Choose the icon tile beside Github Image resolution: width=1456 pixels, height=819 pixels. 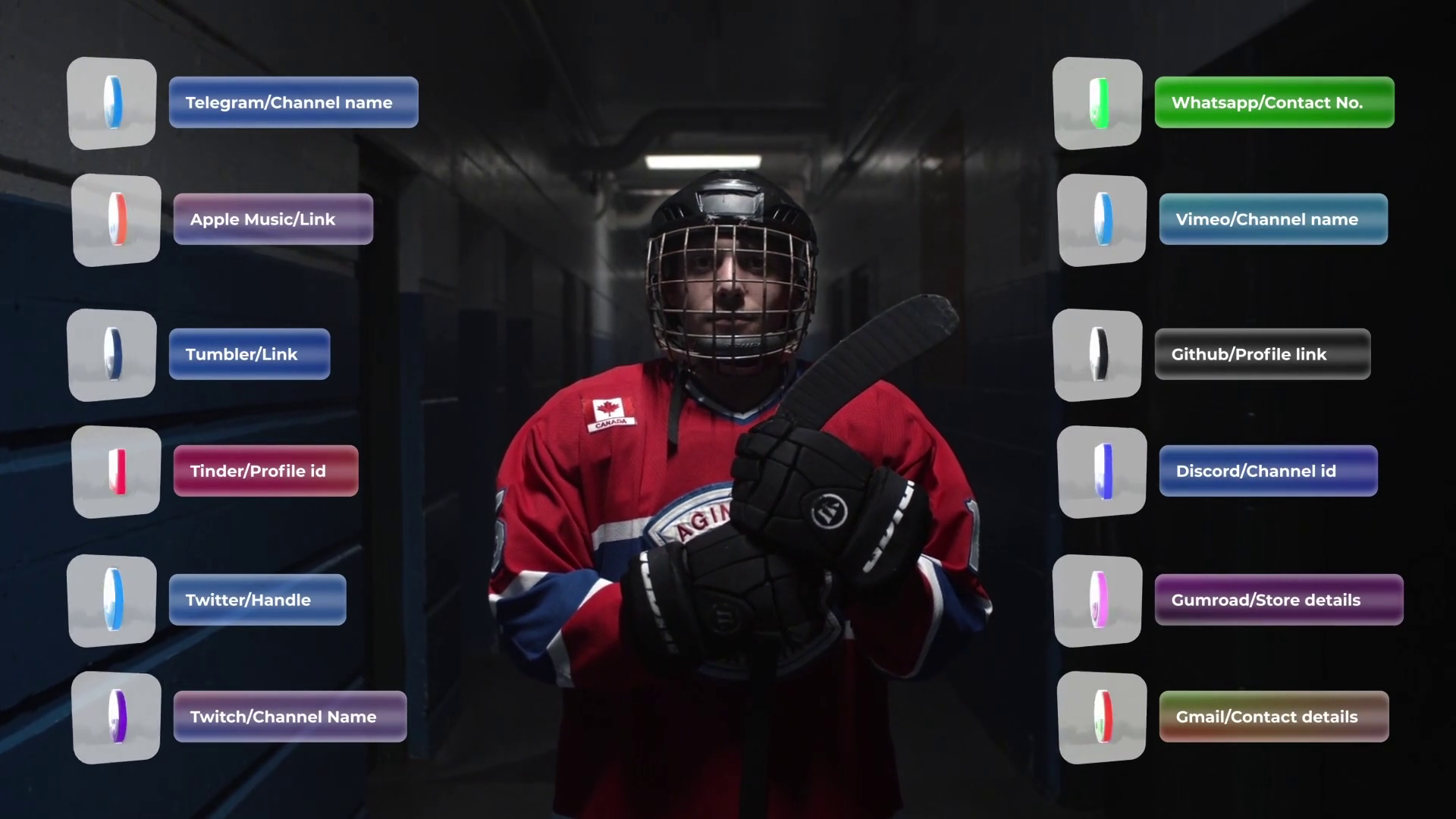point(1097,355)
